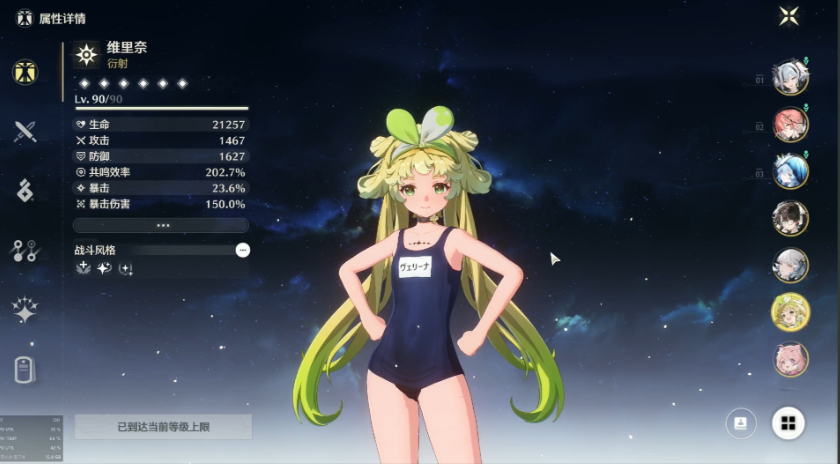Expand the full stats list with the three-dot bar

[161, 226]
